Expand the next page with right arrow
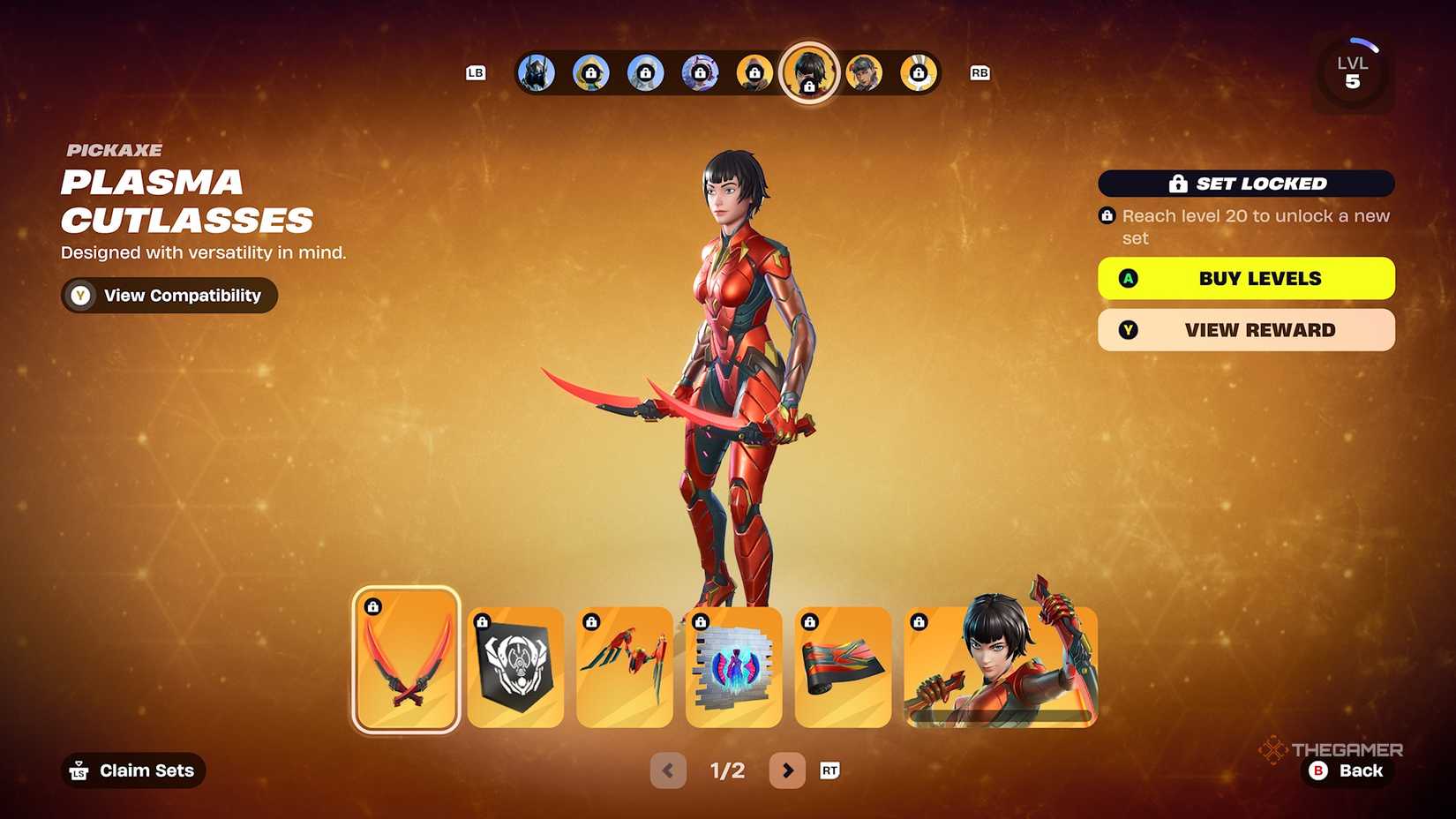The height and width of the screenshot is (819, 1456). tap(786, 770)
